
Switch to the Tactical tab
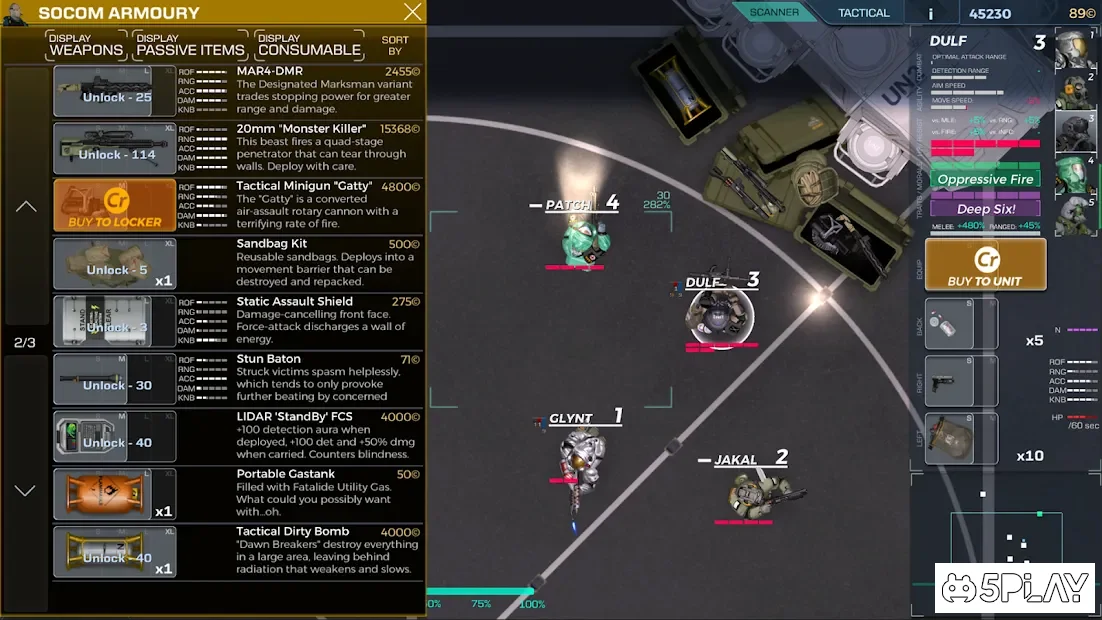point(863,13)
